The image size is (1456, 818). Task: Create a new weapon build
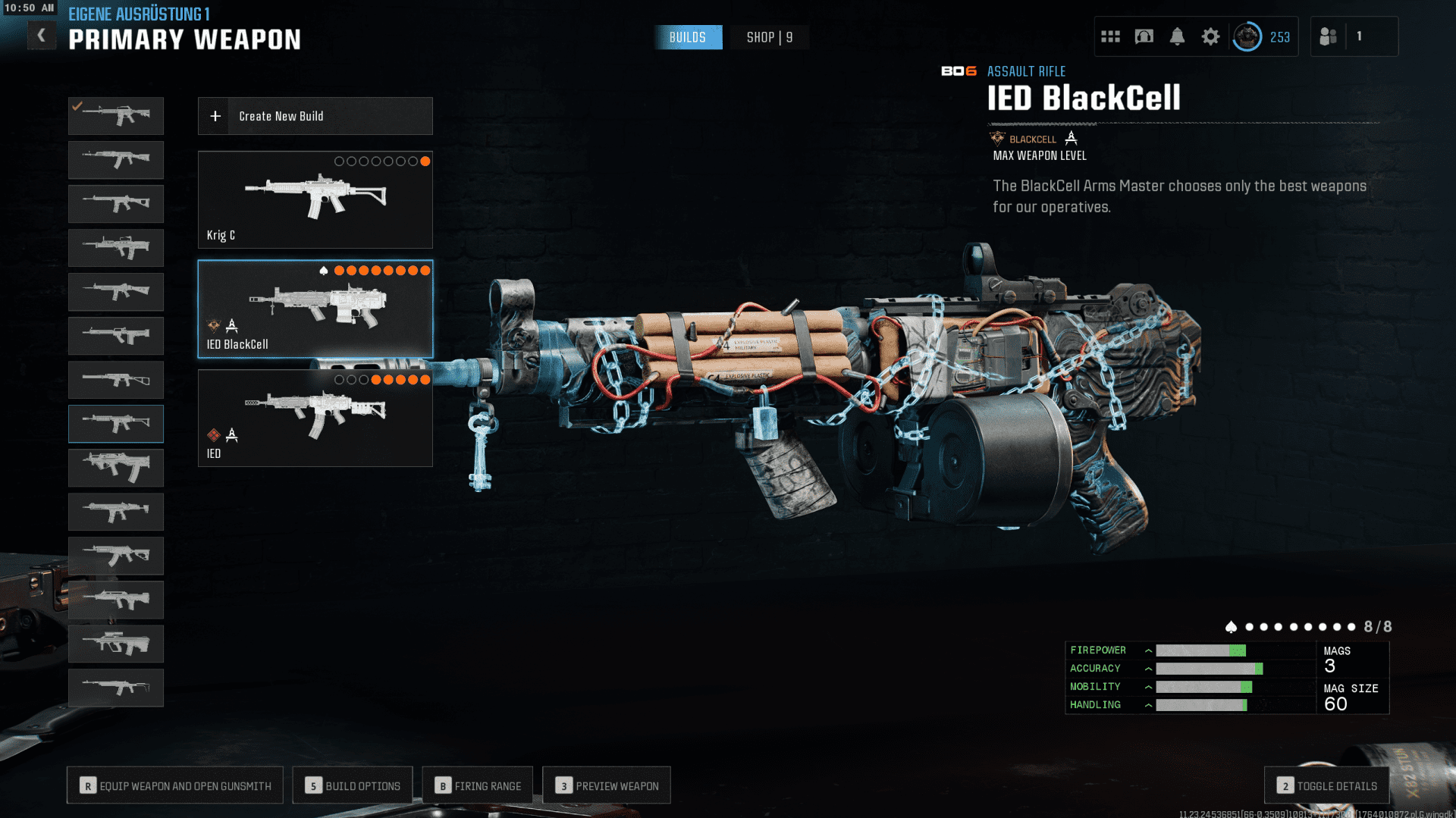[315, 116]
